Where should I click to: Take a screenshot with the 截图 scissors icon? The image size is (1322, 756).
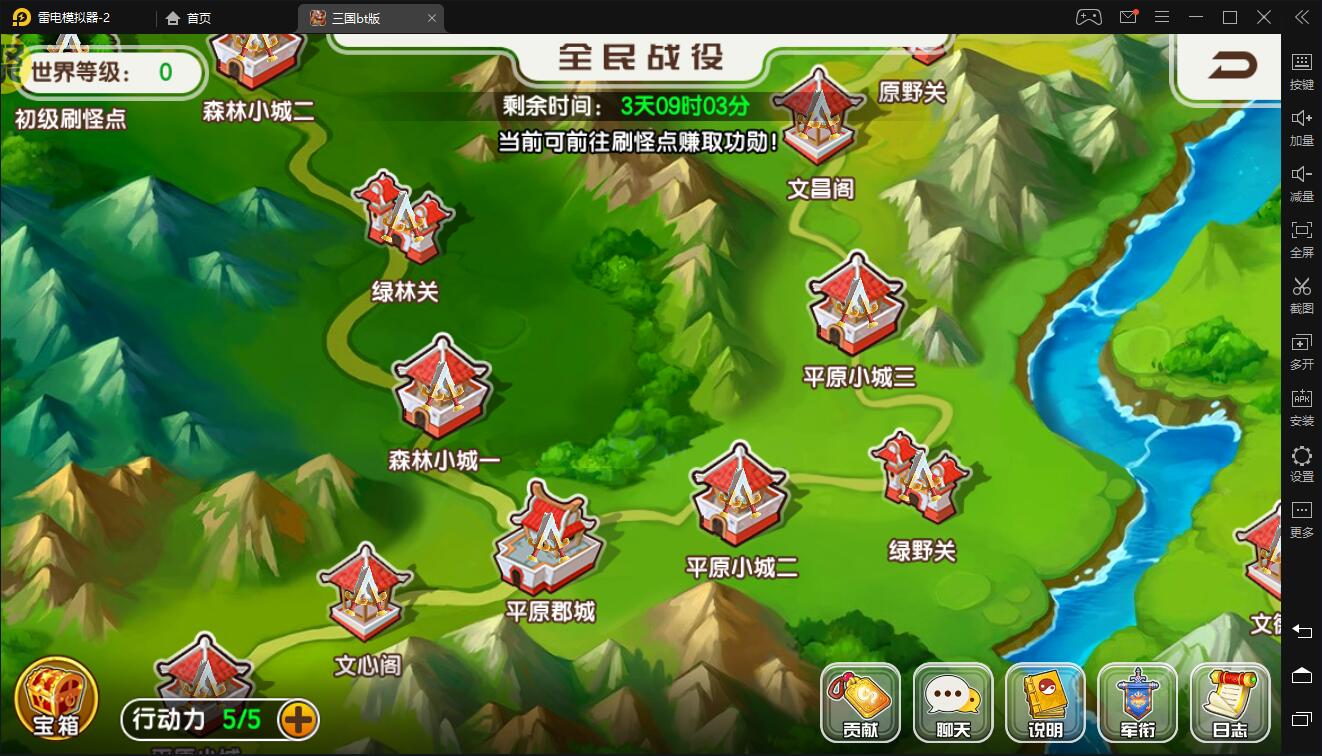(1302, 295)
